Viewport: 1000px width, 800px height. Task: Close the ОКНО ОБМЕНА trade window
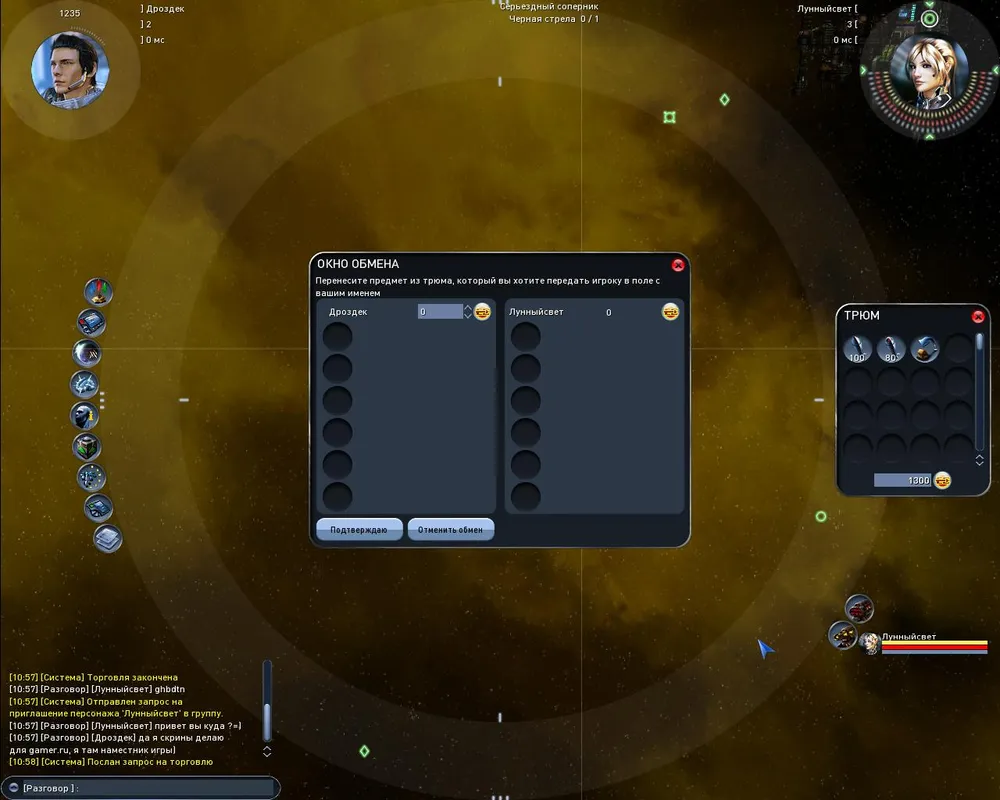pyautogui.click(x=678, y=265)
